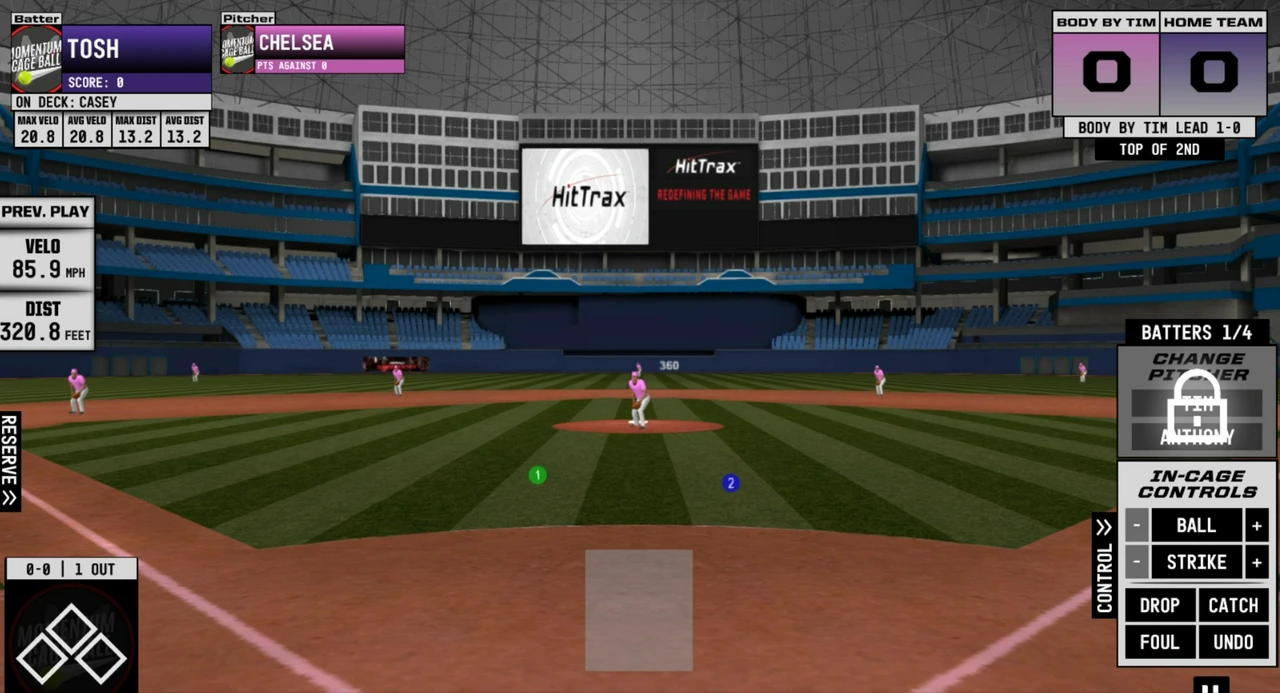Image resolution: width=1280 pixels, height=693 pixels.
Task: Remove a ball with the minus button
Action: click(x=1136, y=525)
